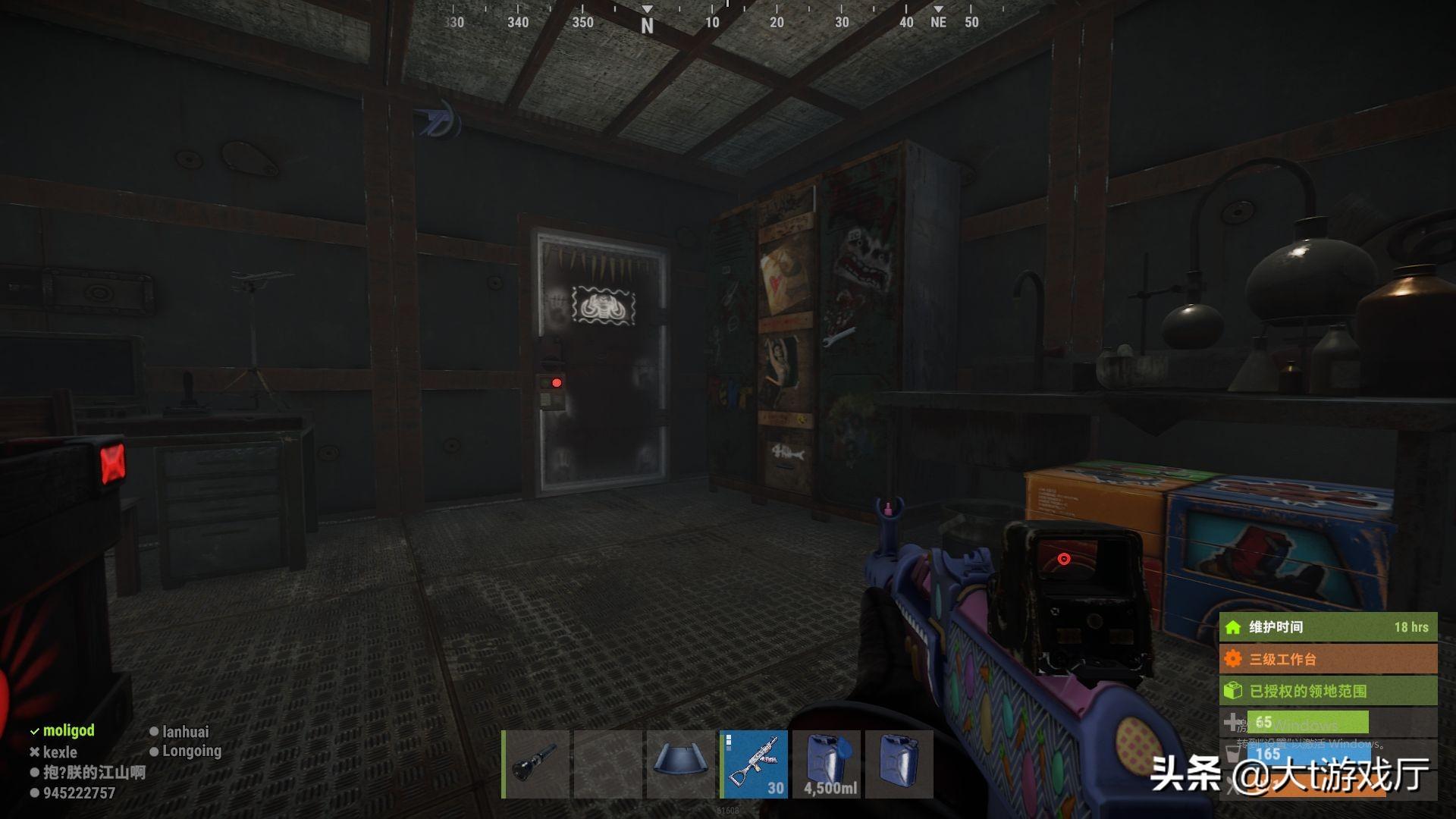Image resolution: width=1456 pixels, height=819 pixels.
Task: Click the 三级工作台 workbench status panel
Action: tap(1327, 659)
